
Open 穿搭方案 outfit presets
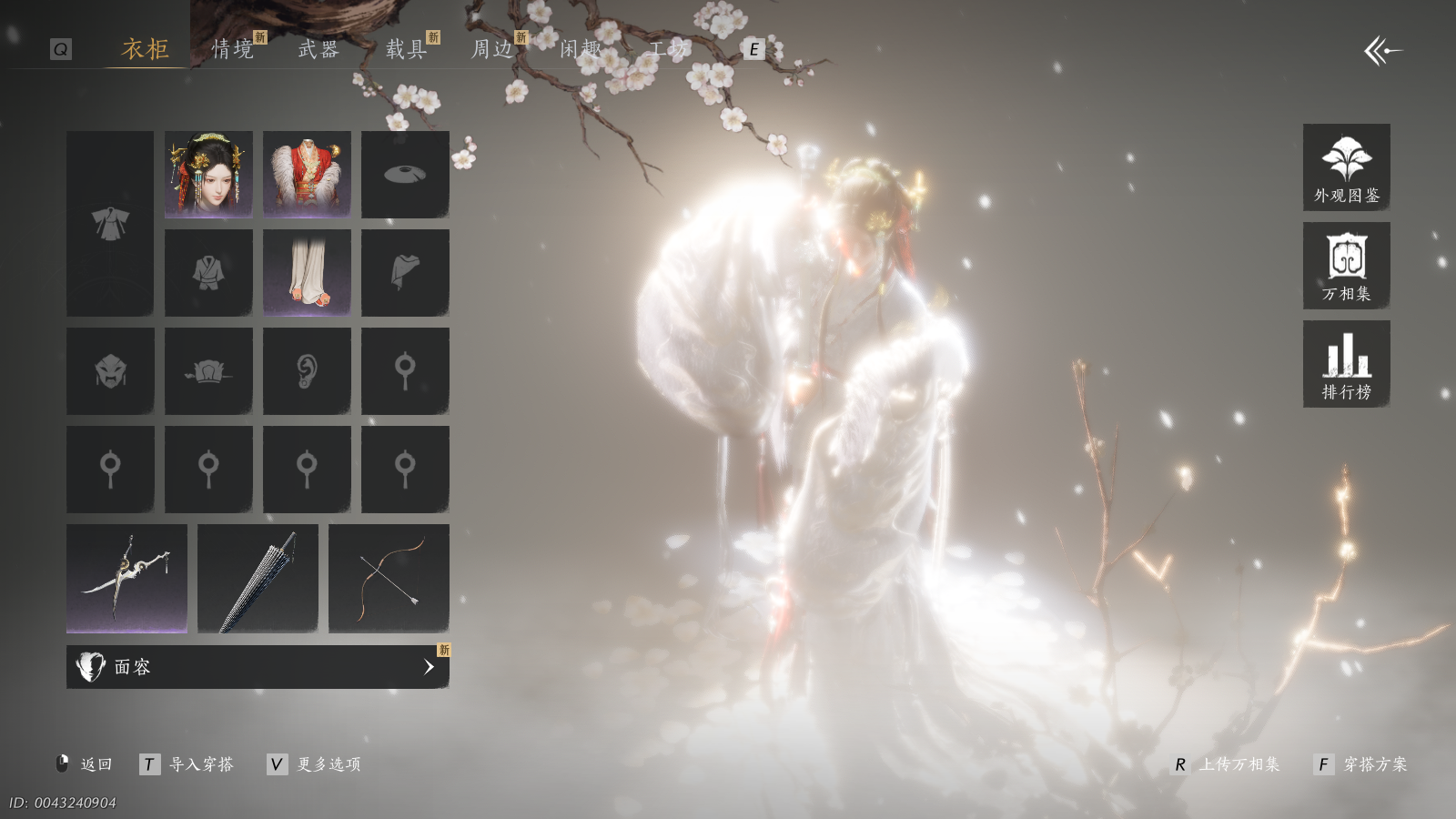(1362, 764)
